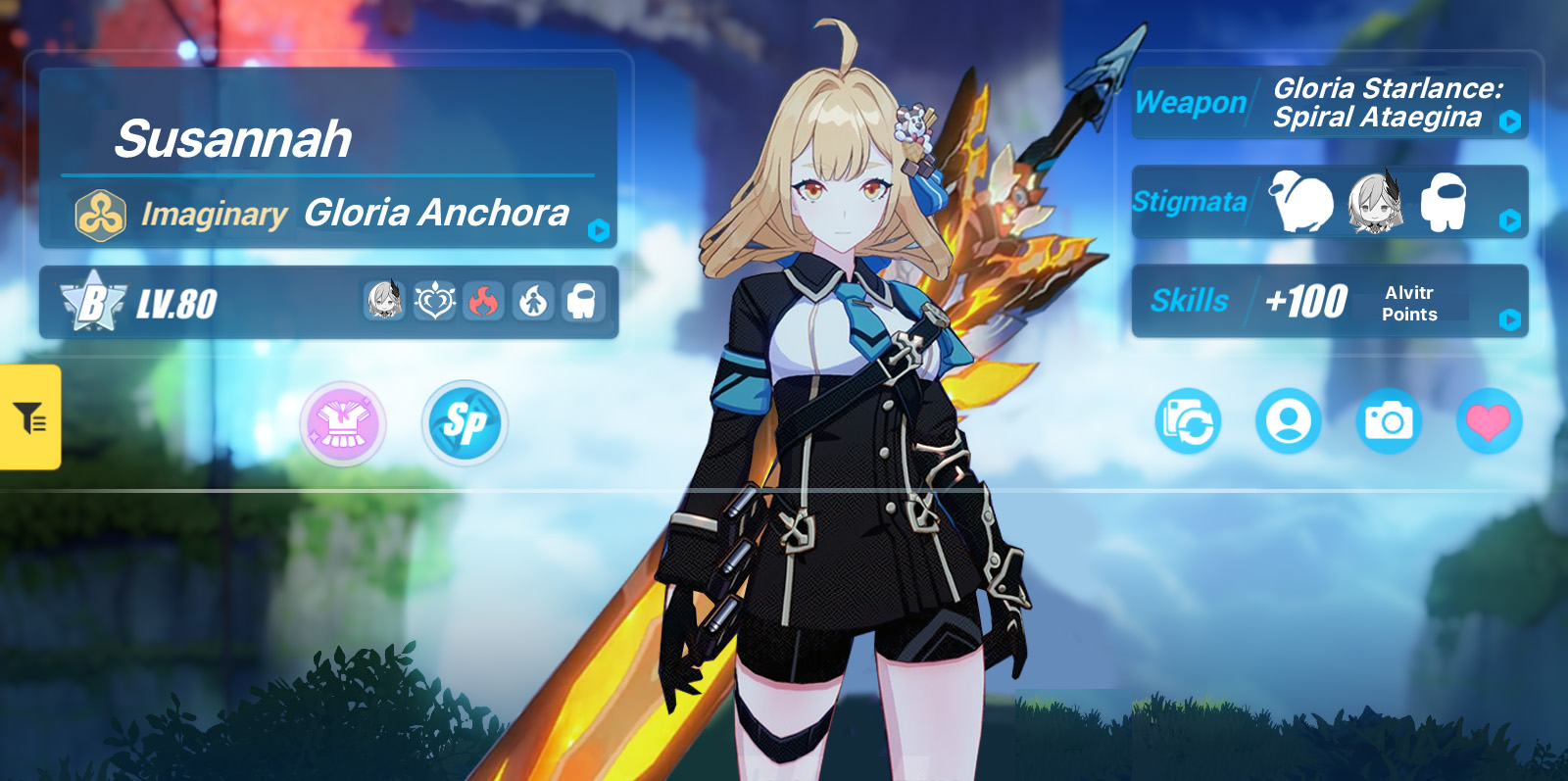Select the purple outfit customization icon

pyautogui.click(x=342, y=423)
